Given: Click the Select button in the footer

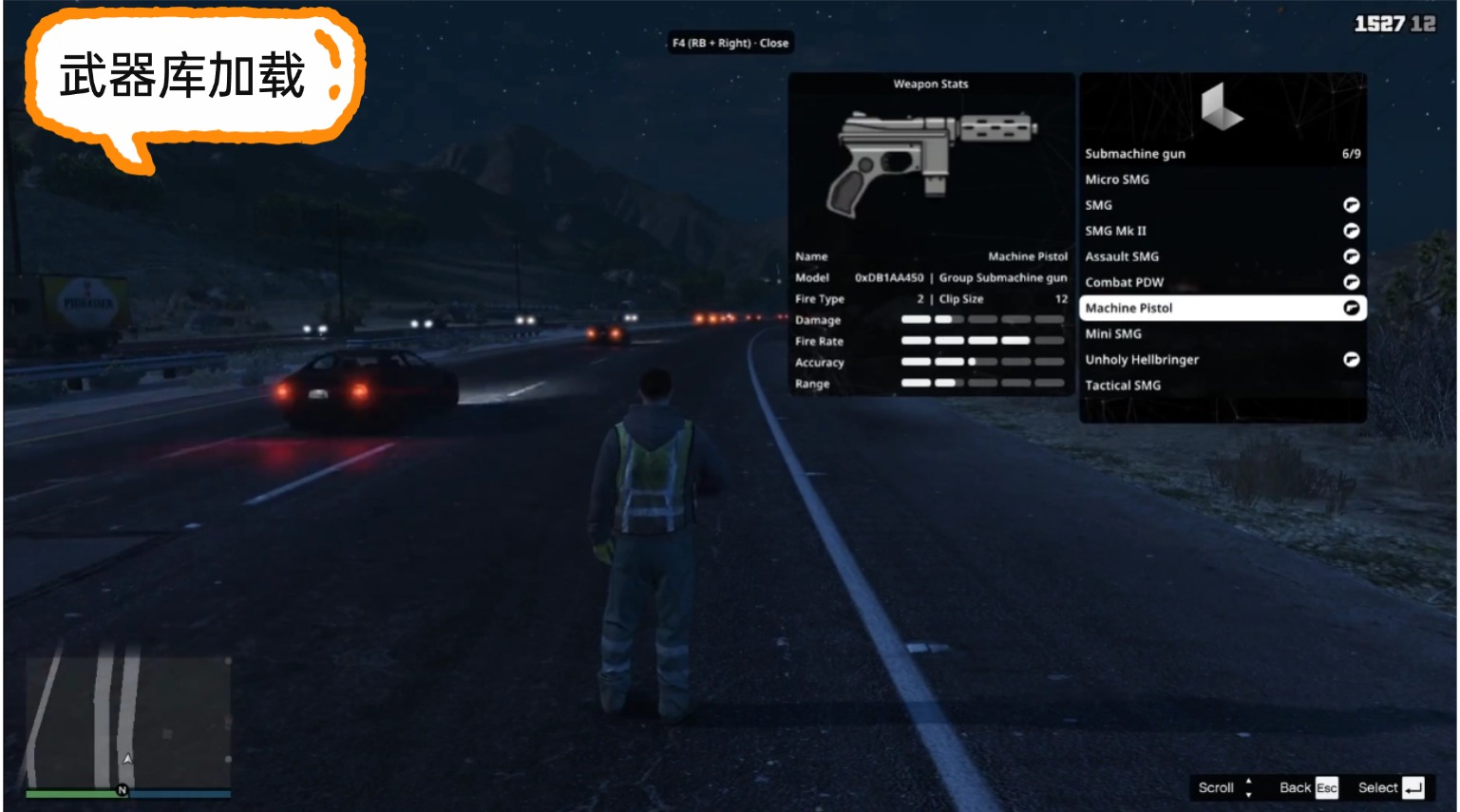Looking at the screenshot, I should coord(1390,787).
